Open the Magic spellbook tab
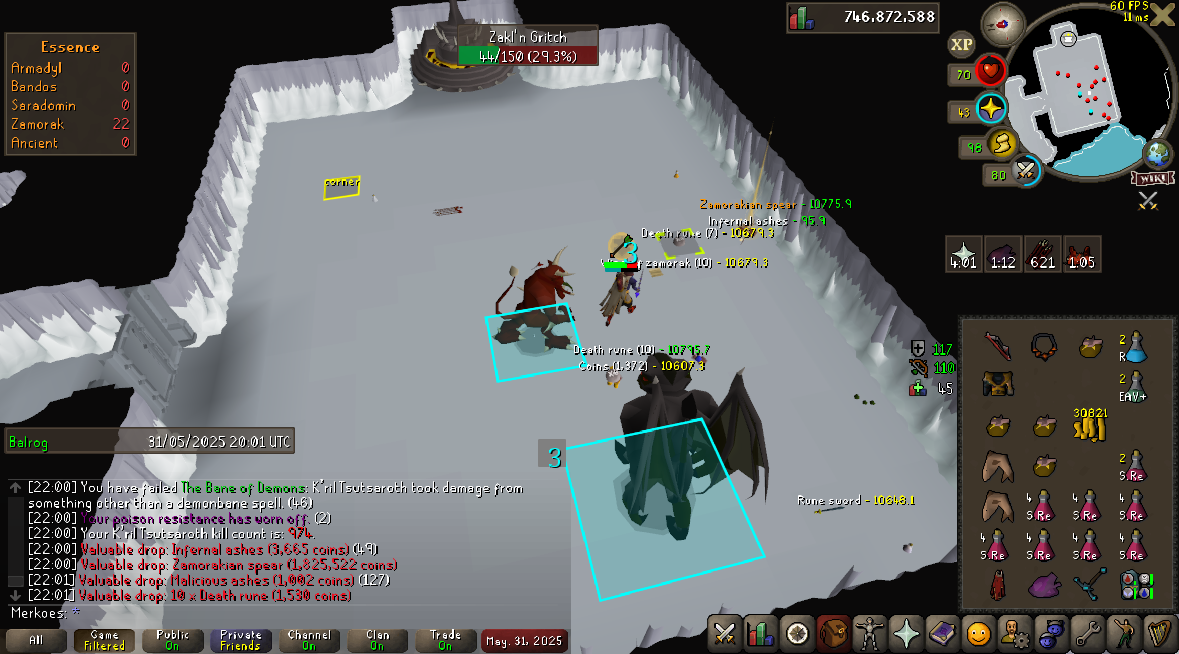The image size is (1179, 654). pos(942,633)
